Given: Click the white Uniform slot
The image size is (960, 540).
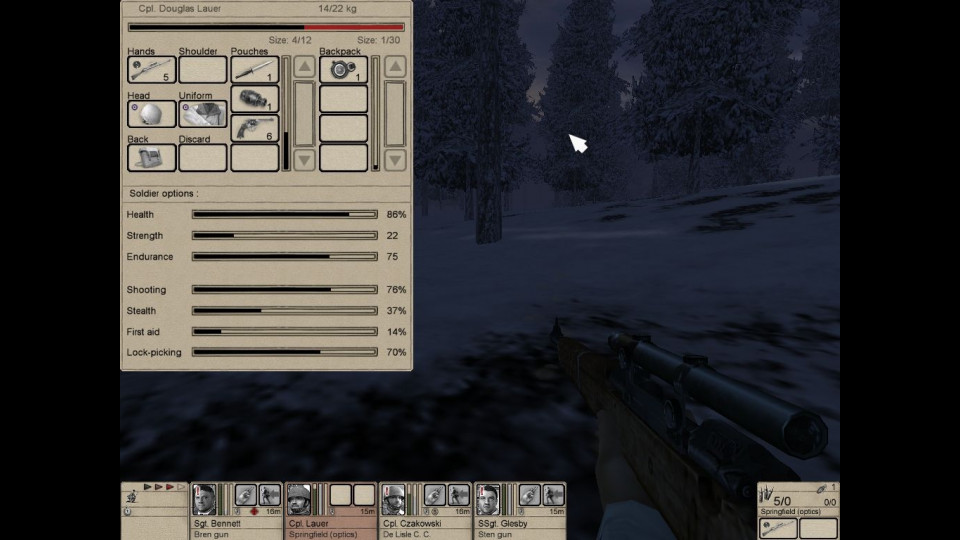Looking at the screenshot, I should 203,114.
